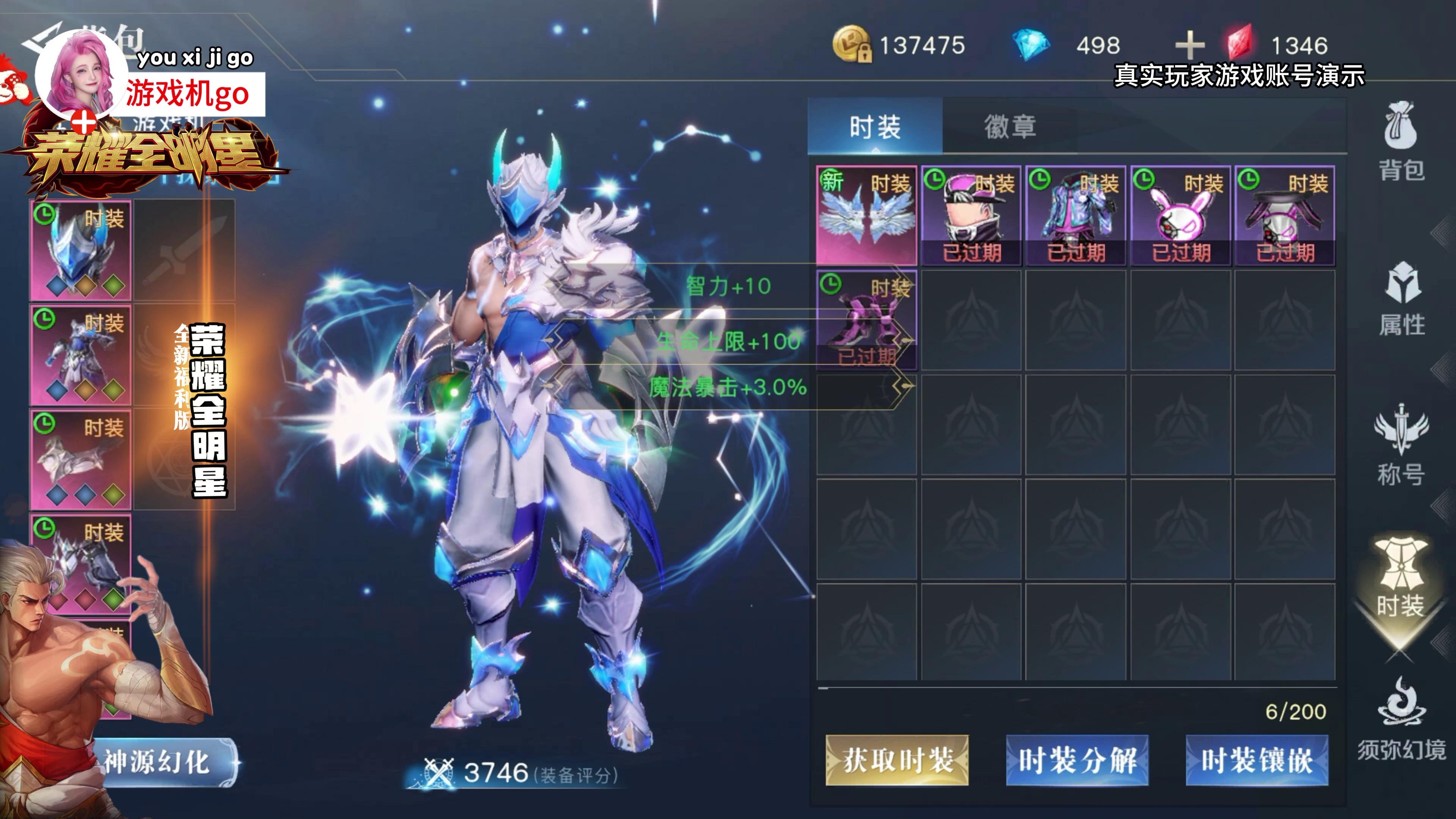Open 时装分解 fashion dismantle
Screen dimensions: 1456x819
pos(1077,760)
